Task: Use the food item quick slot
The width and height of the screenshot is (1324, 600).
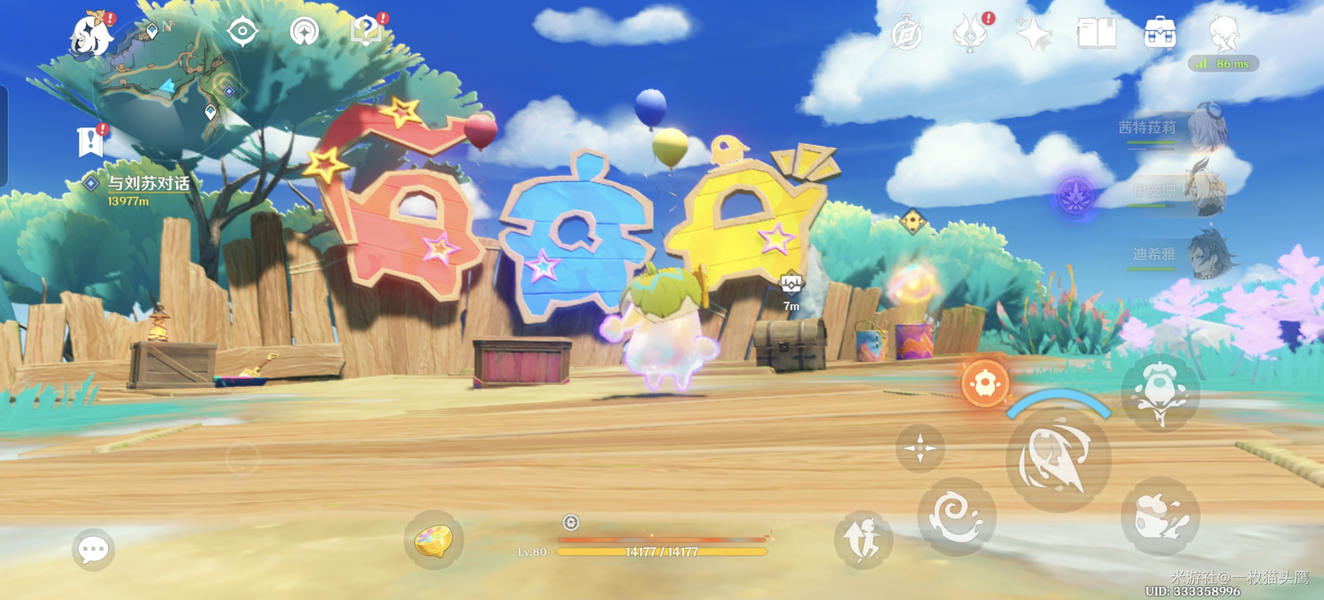Action: [433, 539]
